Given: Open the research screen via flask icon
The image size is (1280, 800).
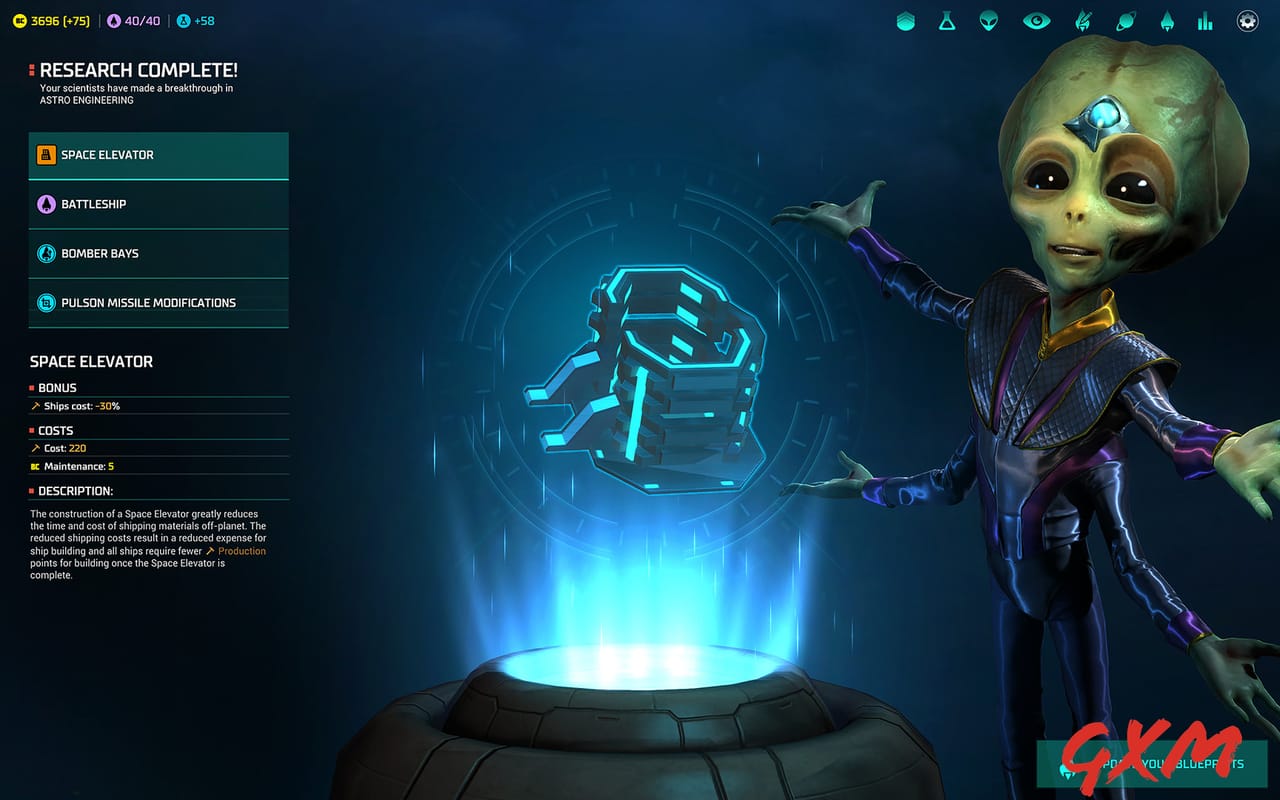Looking at the screenshot, I should point(945,20).
